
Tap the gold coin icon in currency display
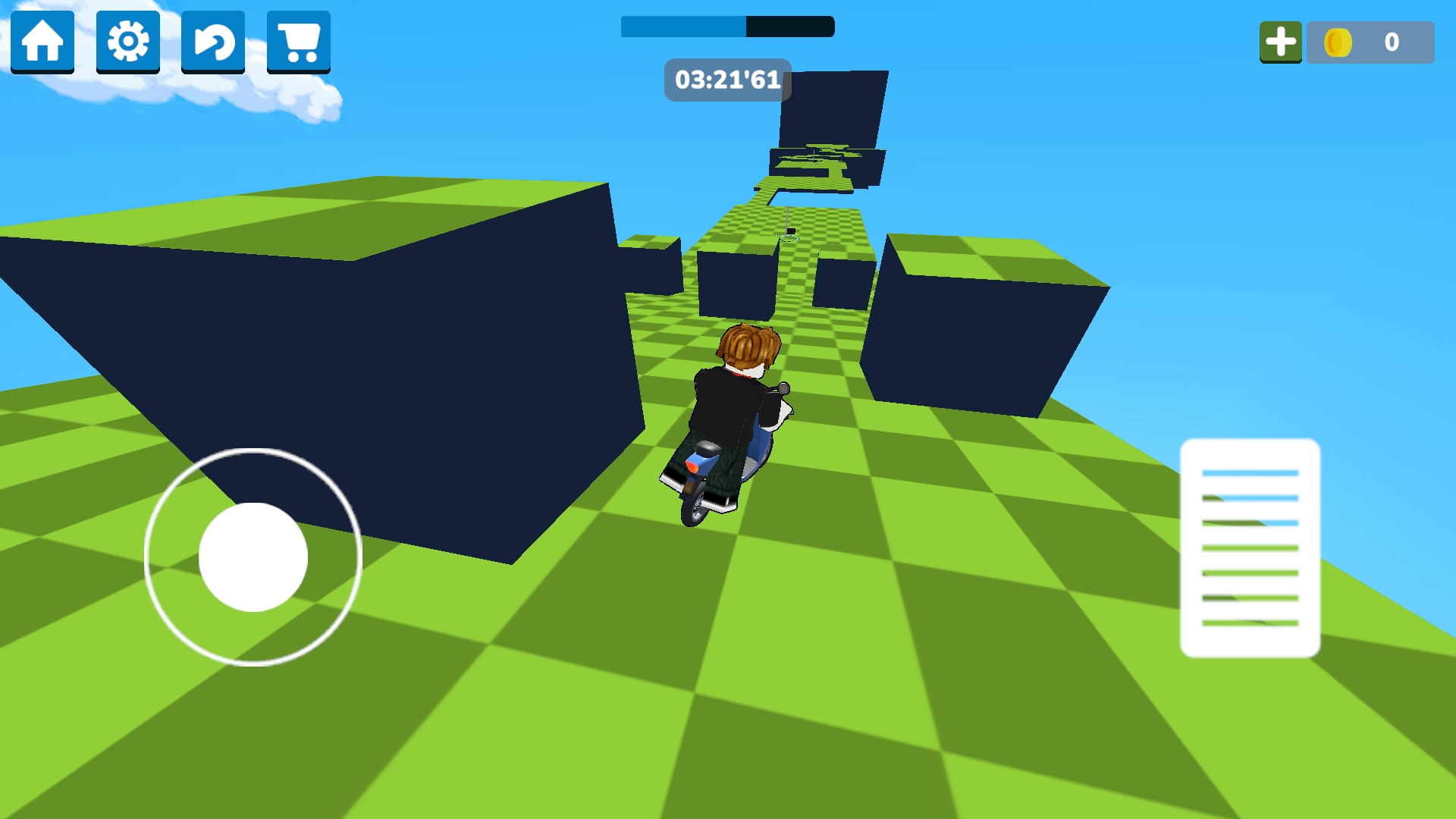(x=1340, y=43)
